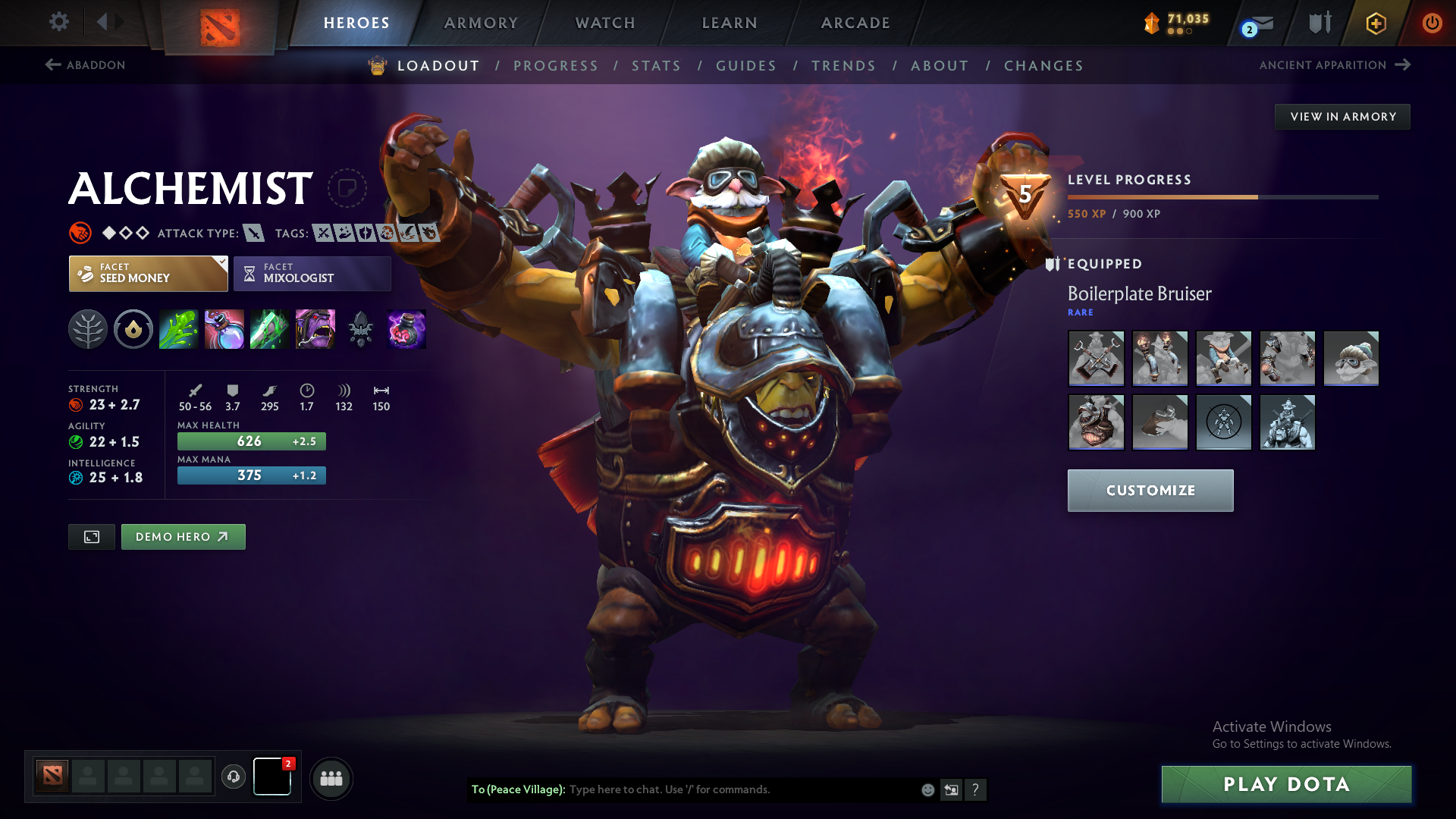View the Chemical Rage ultimate icon
The height and width of the screenshot is (819, 1456).
coord(315,329)
